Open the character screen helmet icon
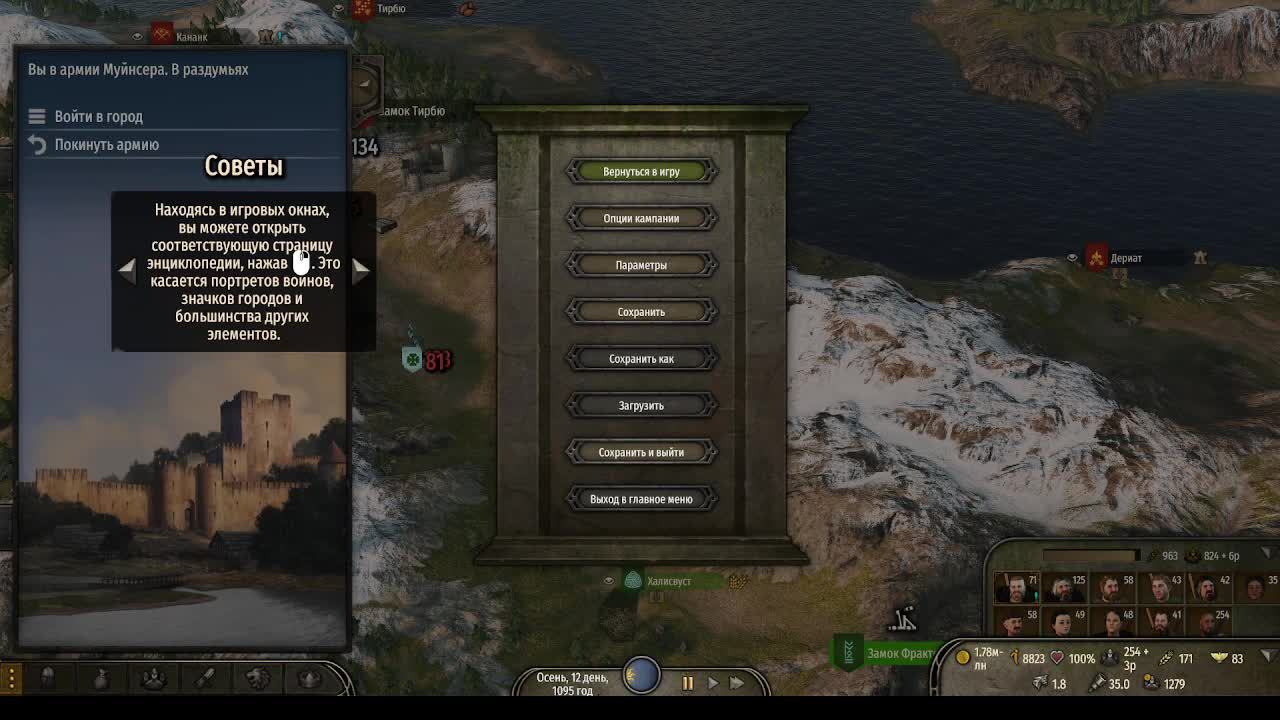This screenshot has height=720, width=1280. [46, 678]
